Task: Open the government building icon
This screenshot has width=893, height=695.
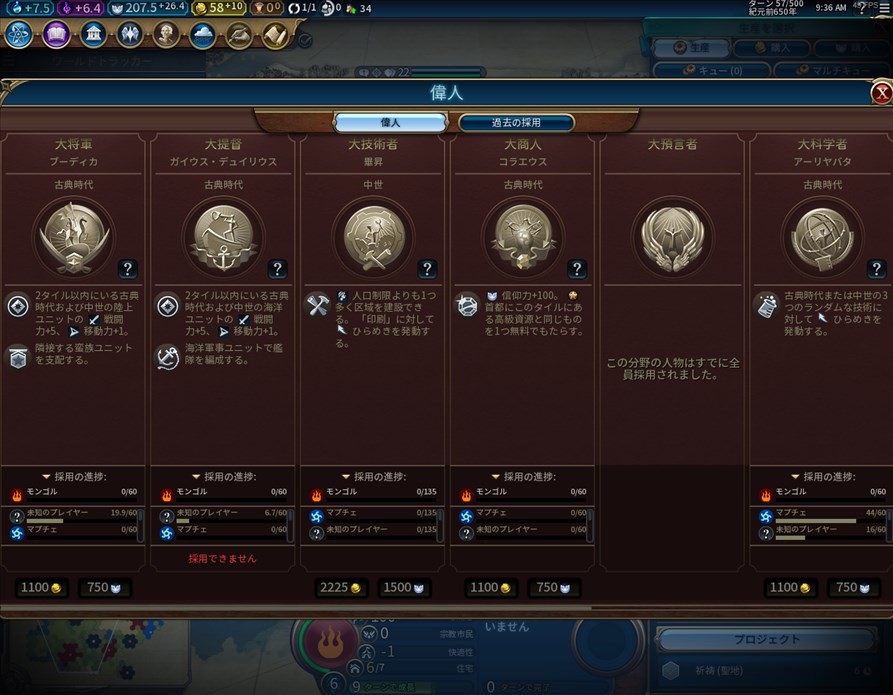Action: pos(93,35)
